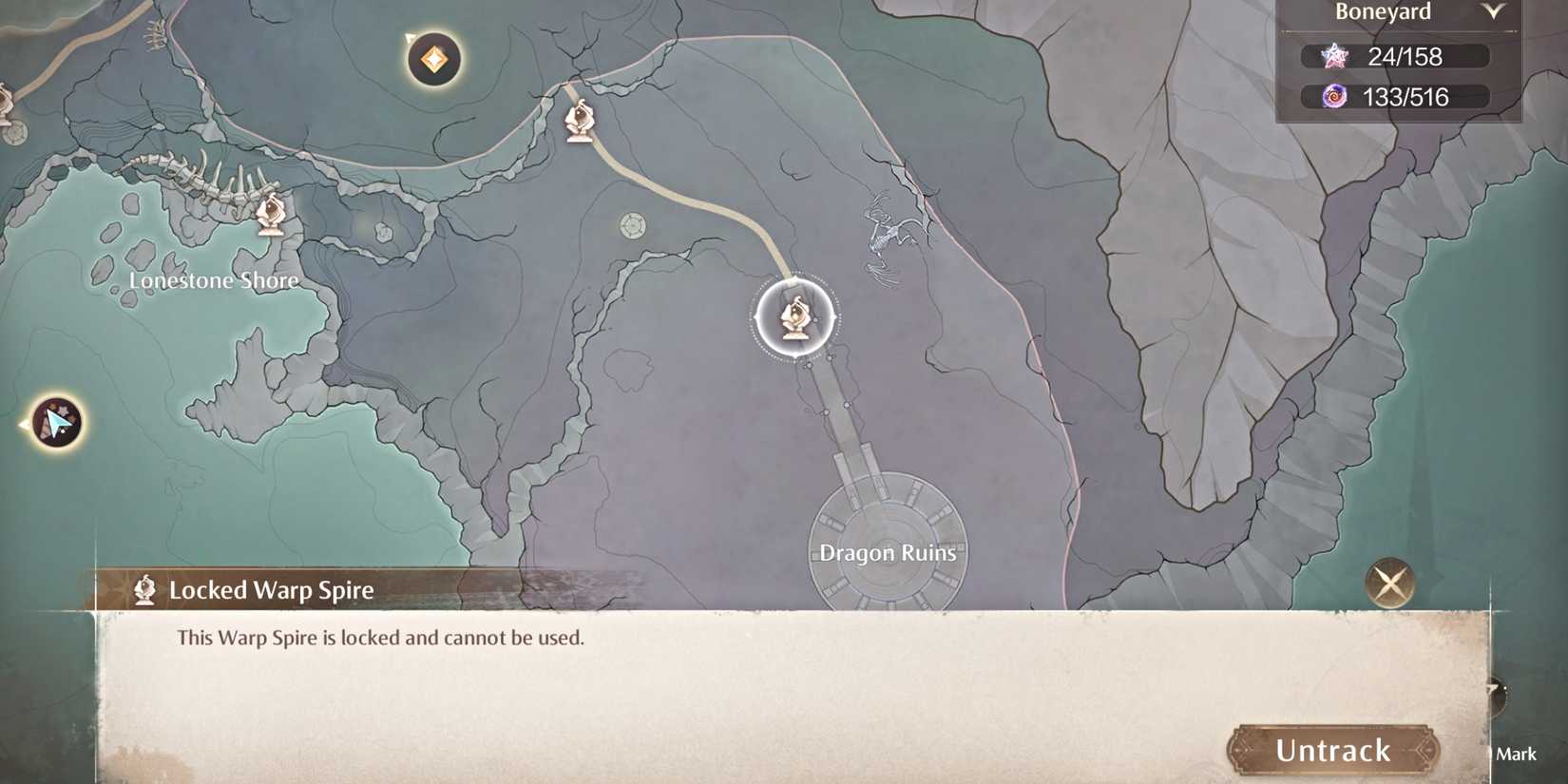Click the star collectible icon in the Boneyard panel

pyautogui.click(x=1336, y=55)
